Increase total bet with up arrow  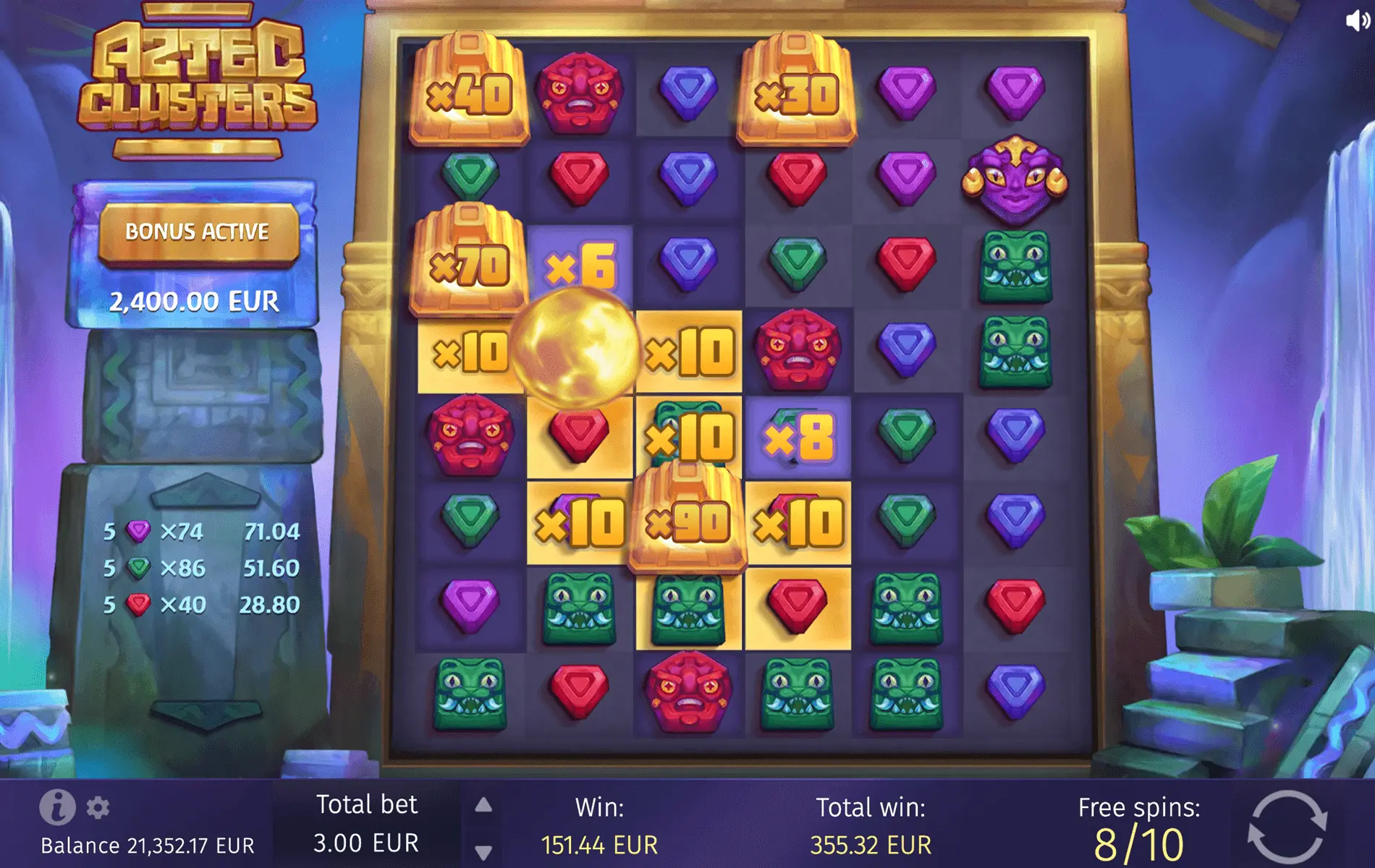[x=483, y=805]
